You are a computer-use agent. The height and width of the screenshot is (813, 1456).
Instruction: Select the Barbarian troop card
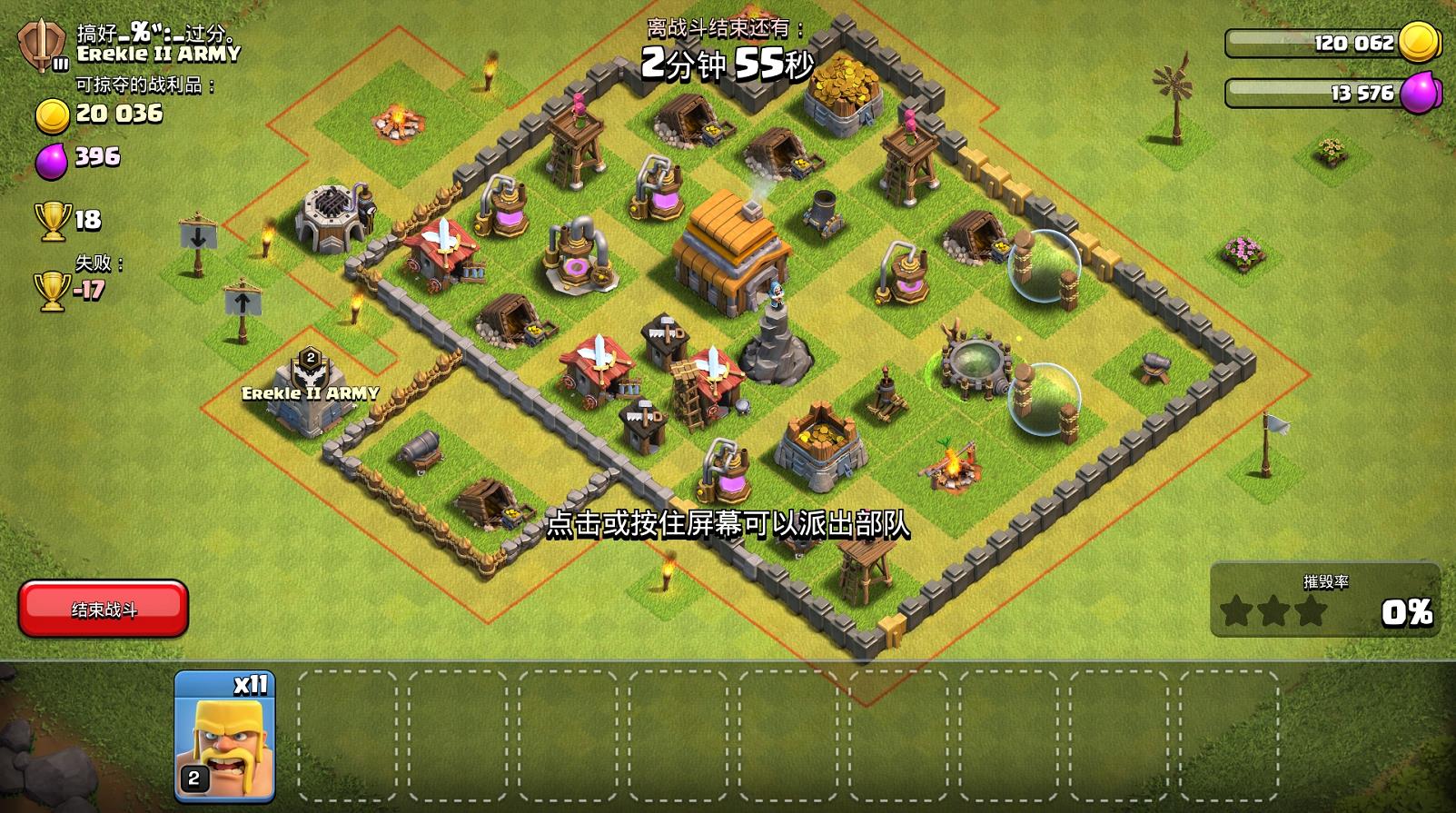coord(224,737)
